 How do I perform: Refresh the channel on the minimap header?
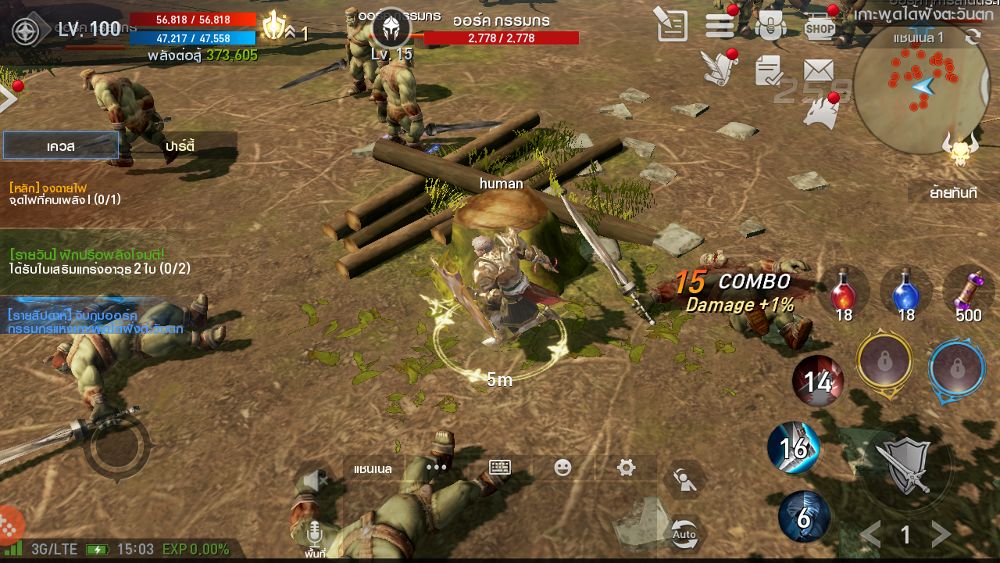tap(974, 37)
